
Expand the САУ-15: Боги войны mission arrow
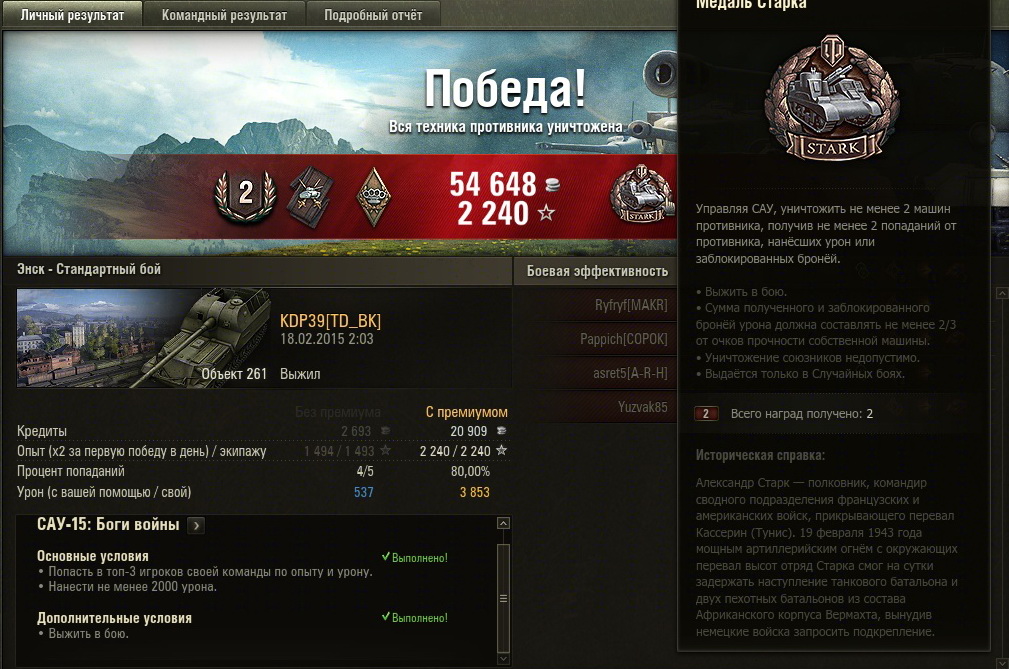tap(196, 525)
